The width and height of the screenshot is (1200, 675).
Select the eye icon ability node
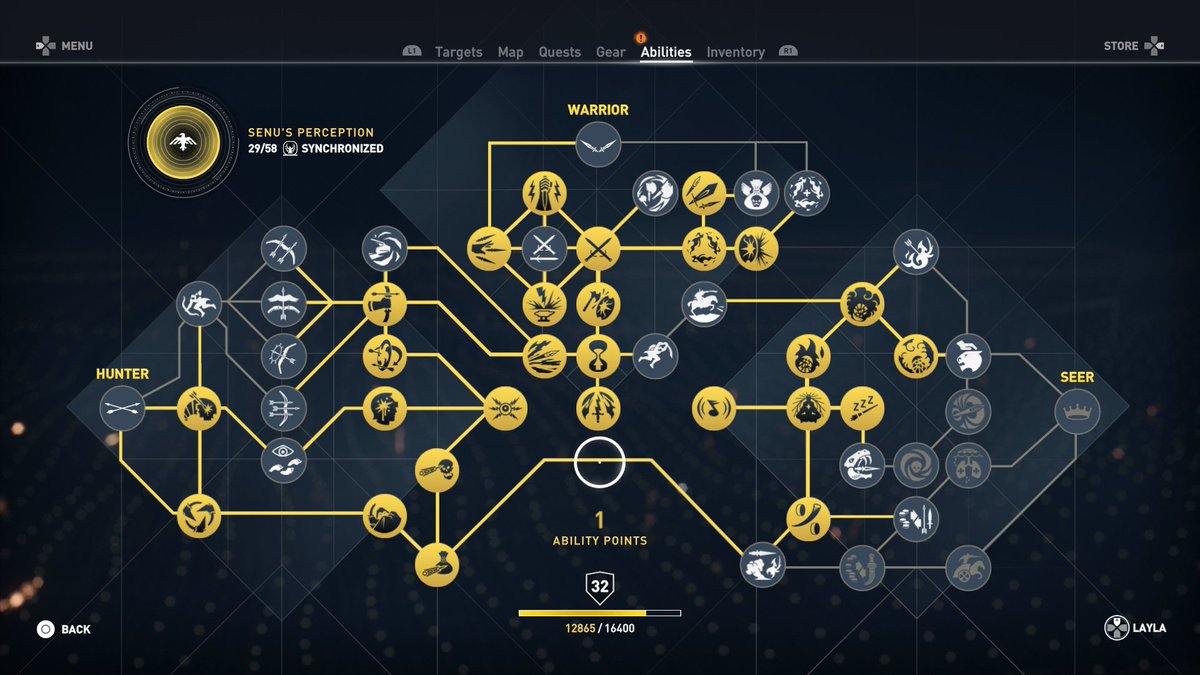[284, 460]
